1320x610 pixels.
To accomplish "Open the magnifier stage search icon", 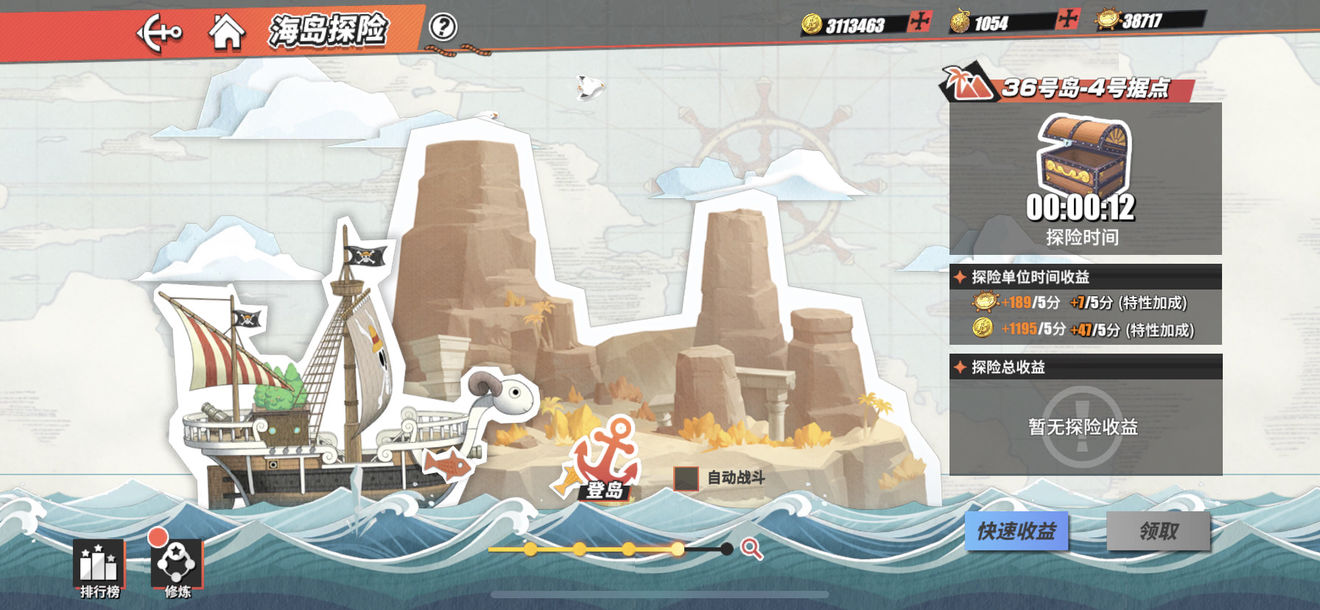I will 752,548.
